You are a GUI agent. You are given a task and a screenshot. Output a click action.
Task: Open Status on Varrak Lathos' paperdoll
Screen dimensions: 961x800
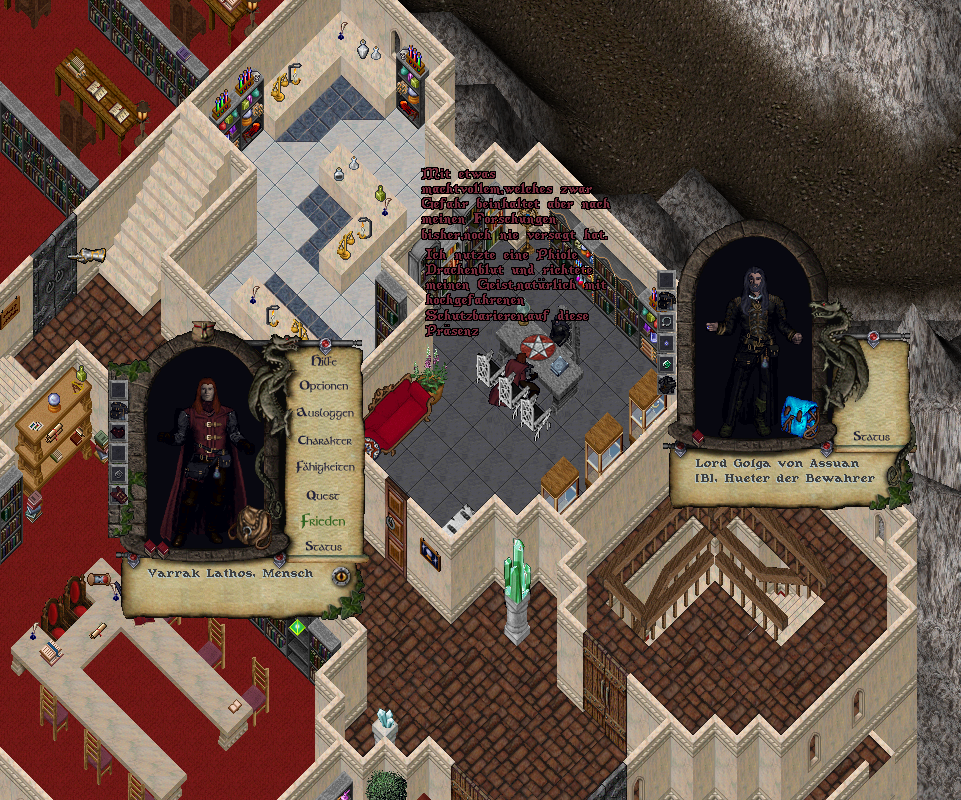pos(323,547)
